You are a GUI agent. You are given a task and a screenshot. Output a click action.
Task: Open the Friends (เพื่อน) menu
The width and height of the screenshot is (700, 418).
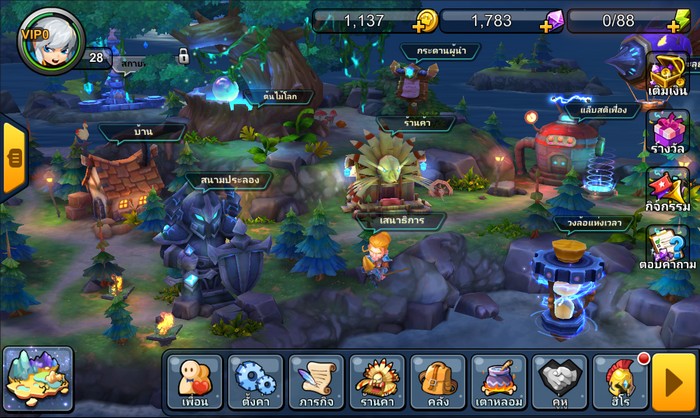194,381
